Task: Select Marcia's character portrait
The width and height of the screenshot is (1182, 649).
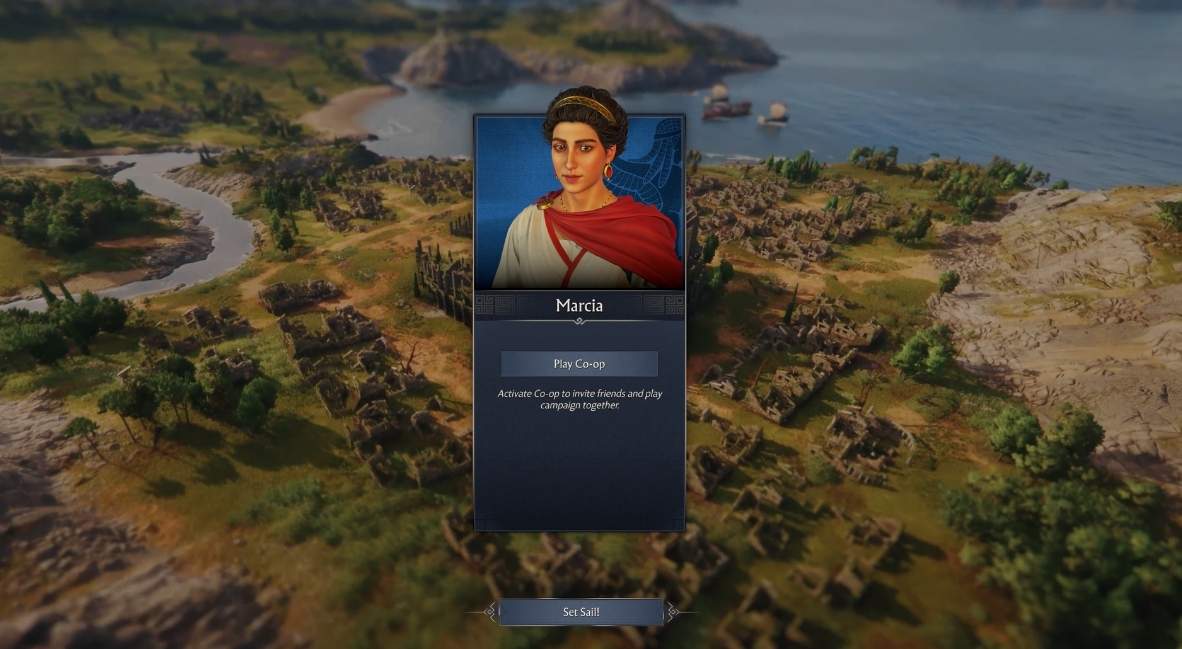Action: (579, 201)
